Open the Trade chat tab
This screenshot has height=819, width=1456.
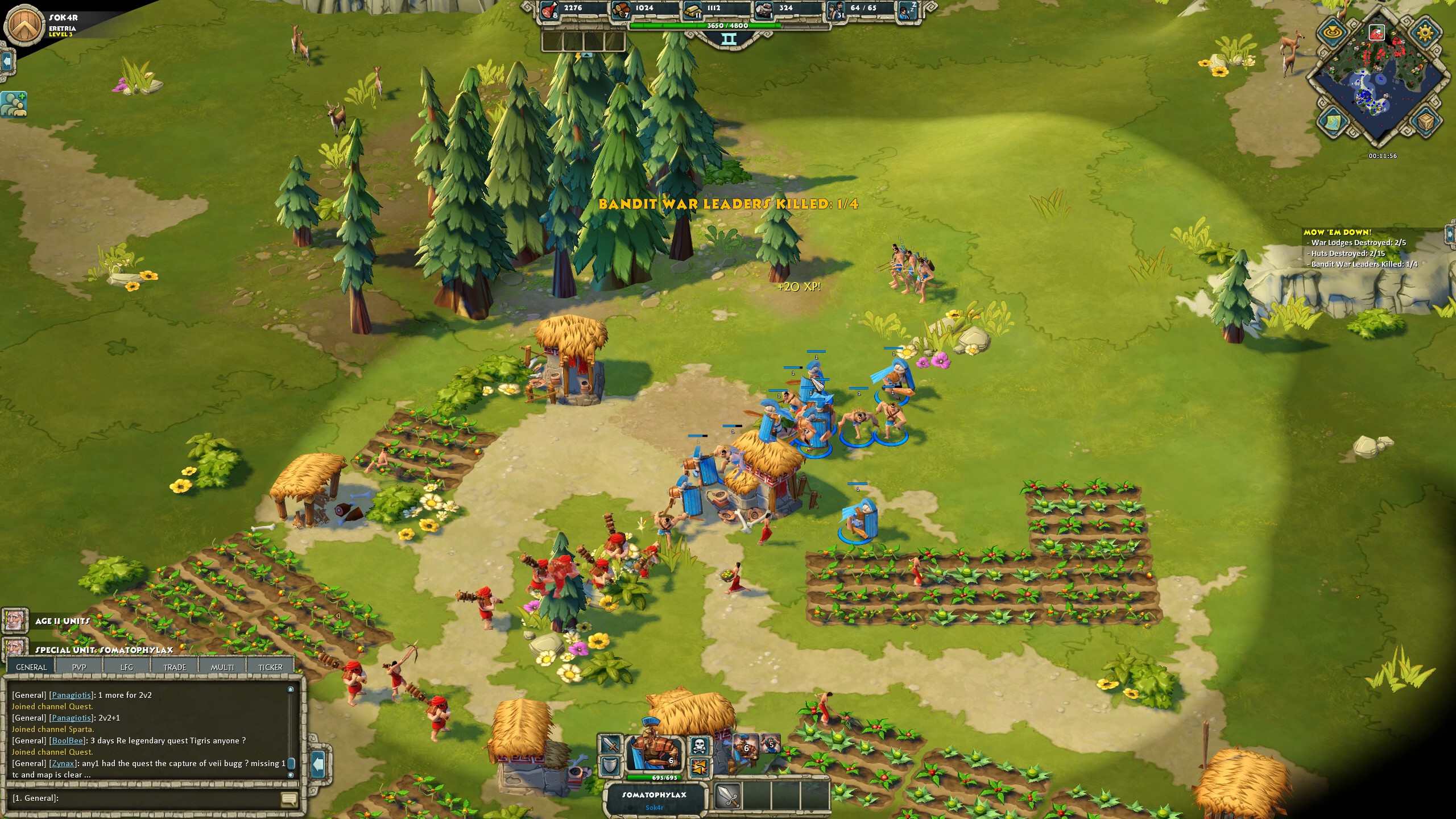point(175,667)
